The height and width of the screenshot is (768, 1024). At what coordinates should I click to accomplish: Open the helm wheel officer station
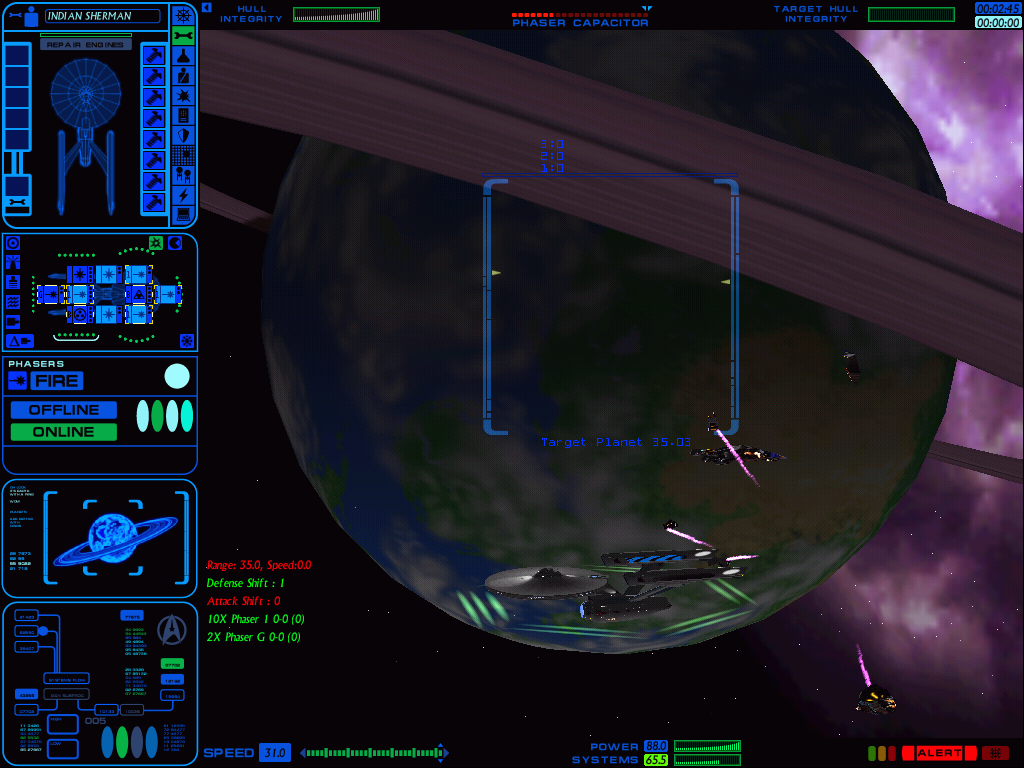(x=182, y=15)
